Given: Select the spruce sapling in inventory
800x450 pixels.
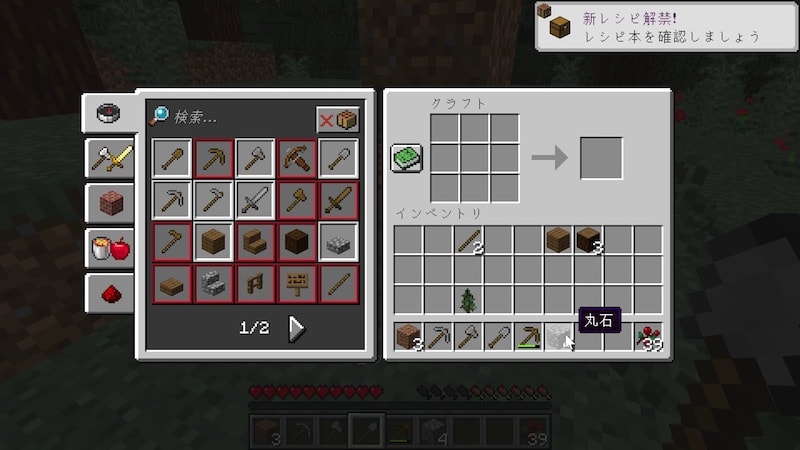Looking at the screenshot, I should click(468, 299).
